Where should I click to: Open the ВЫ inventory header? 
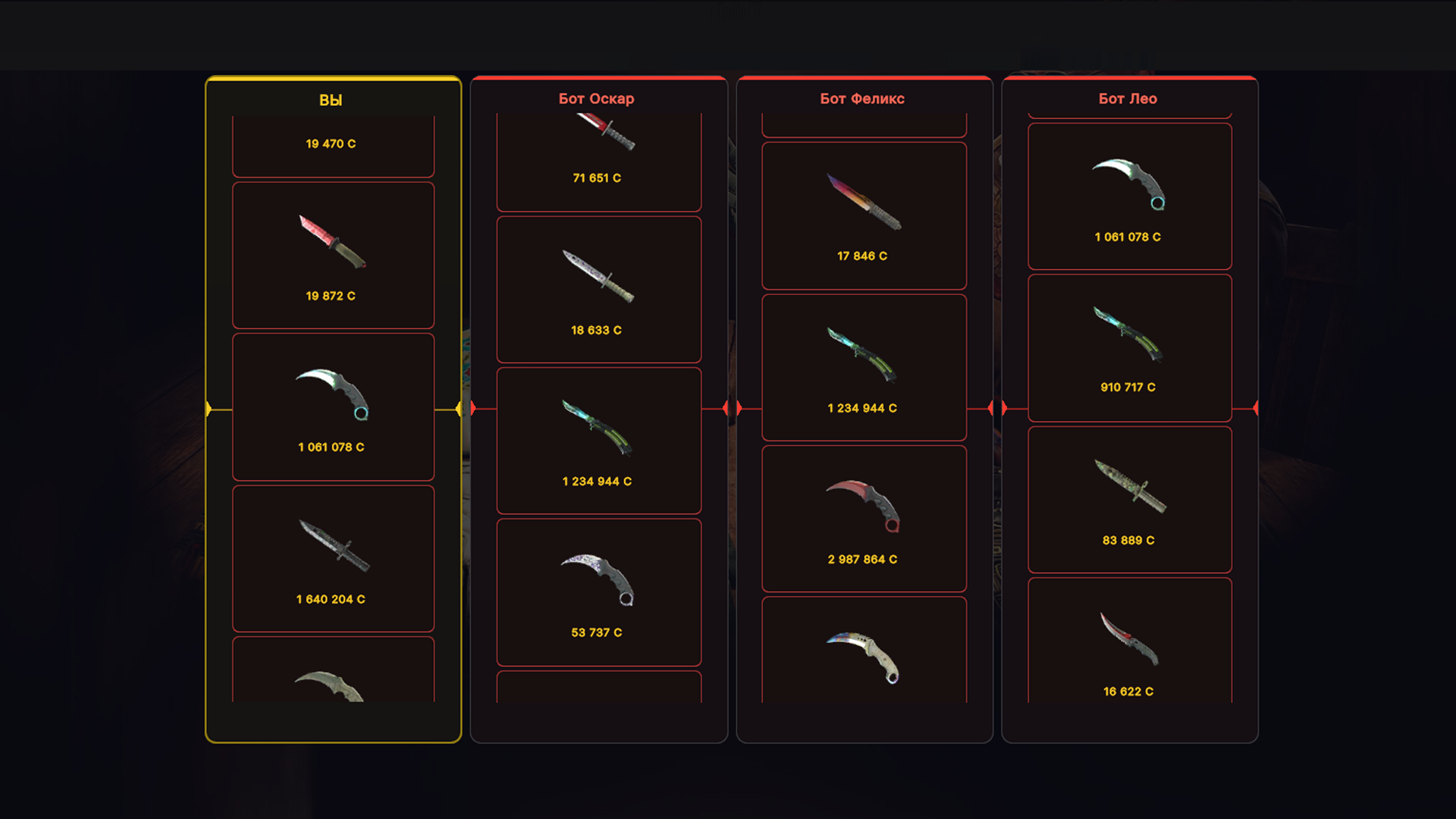tap(331, 99)
